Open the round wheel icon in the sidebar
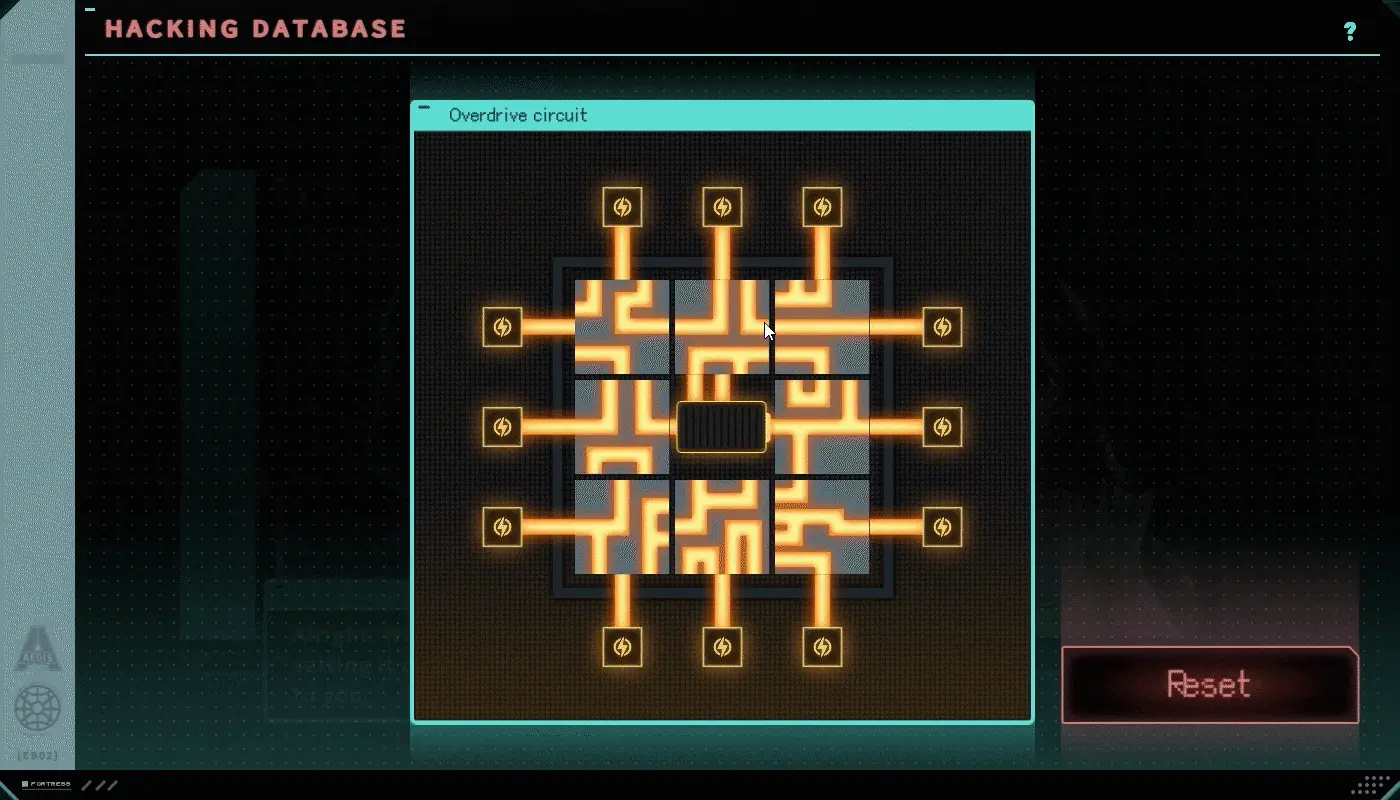 (x=38, y=708)
